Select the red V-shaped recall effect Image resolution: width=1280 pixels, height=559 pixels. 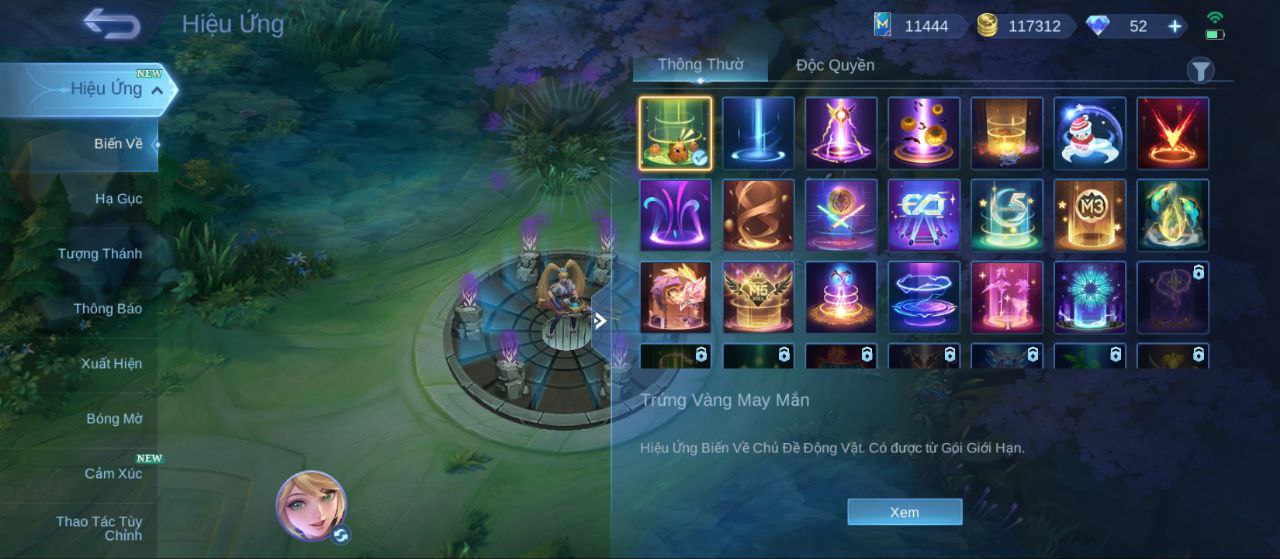coord(1172,133)
